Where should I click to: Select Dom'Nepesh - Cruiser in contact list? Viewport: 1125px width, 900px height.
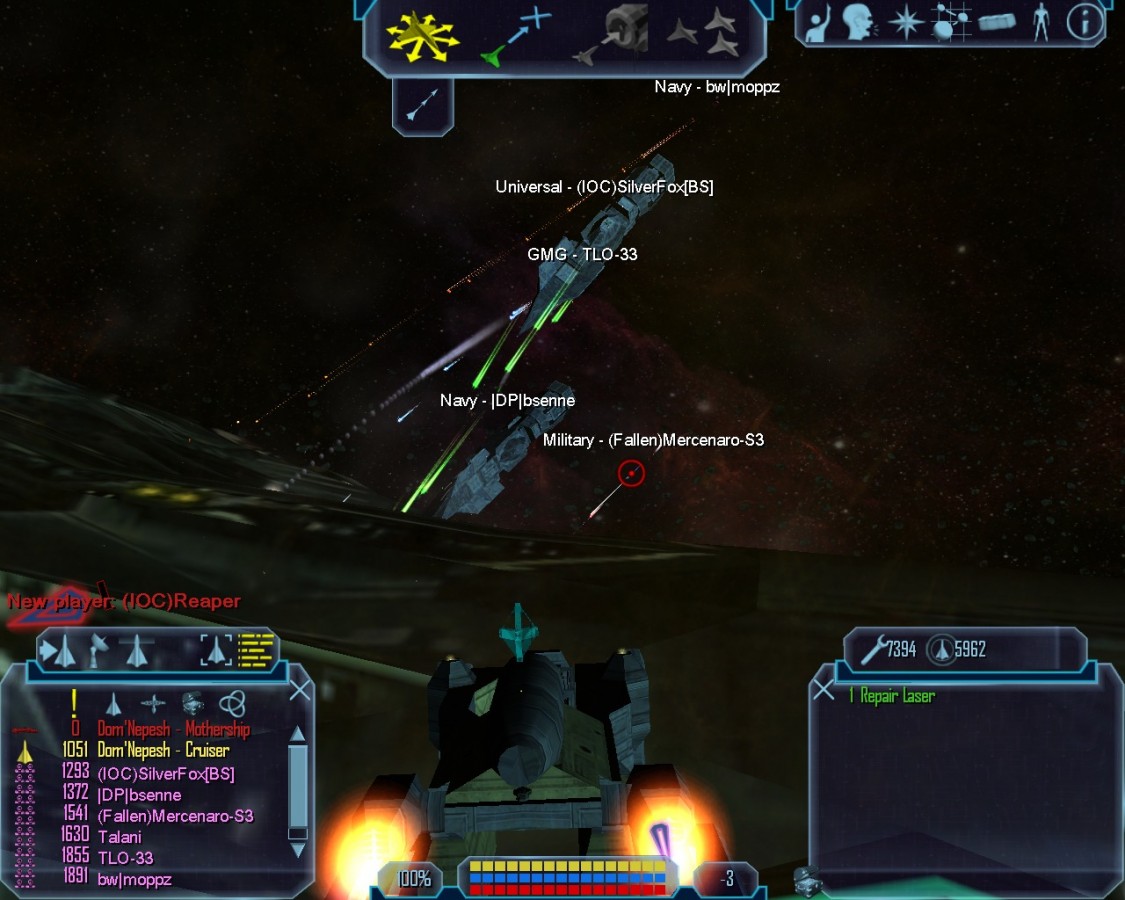163,750
